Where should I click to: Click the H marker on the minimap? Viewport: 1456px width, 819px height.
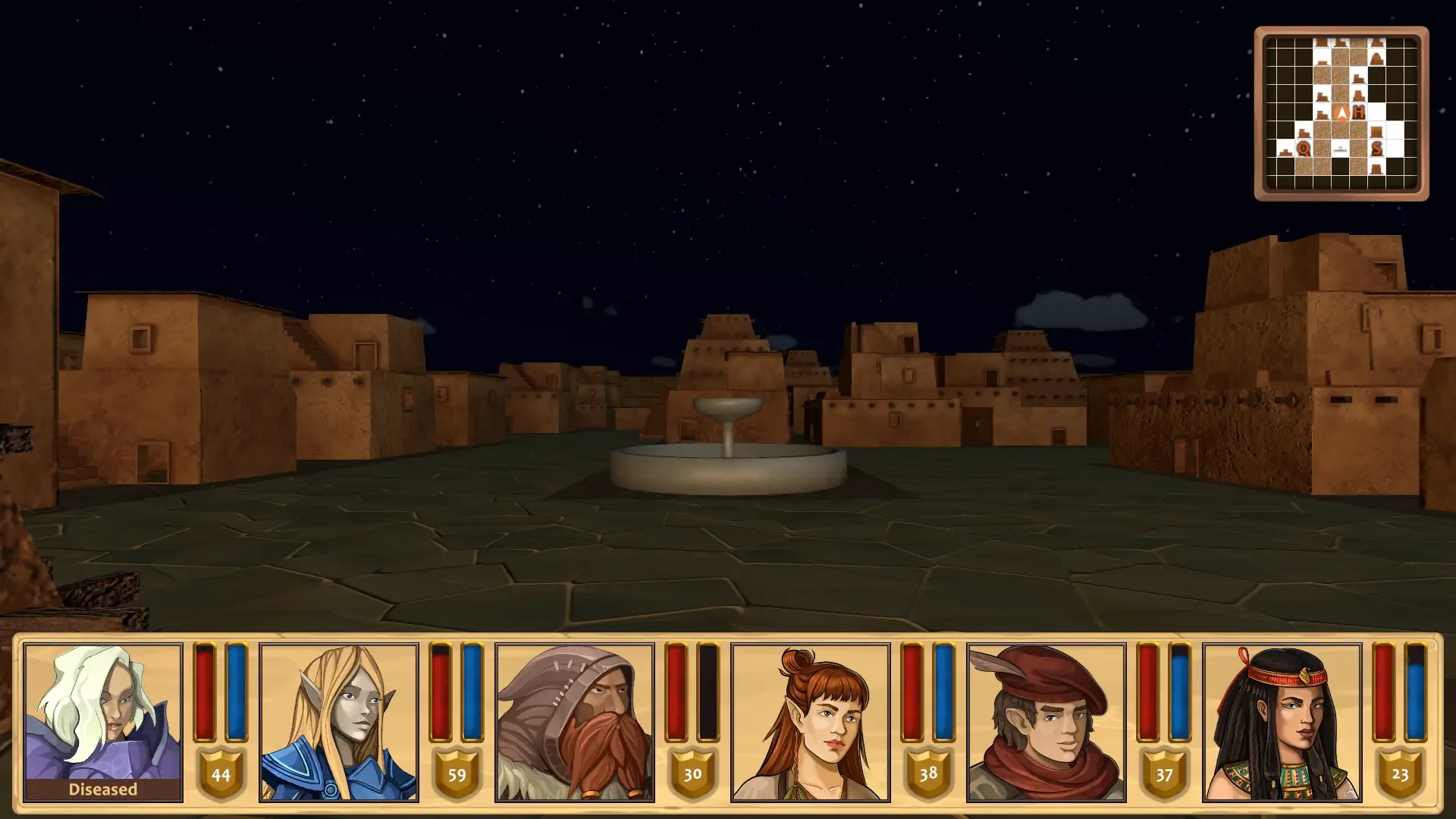[1359, 112]
